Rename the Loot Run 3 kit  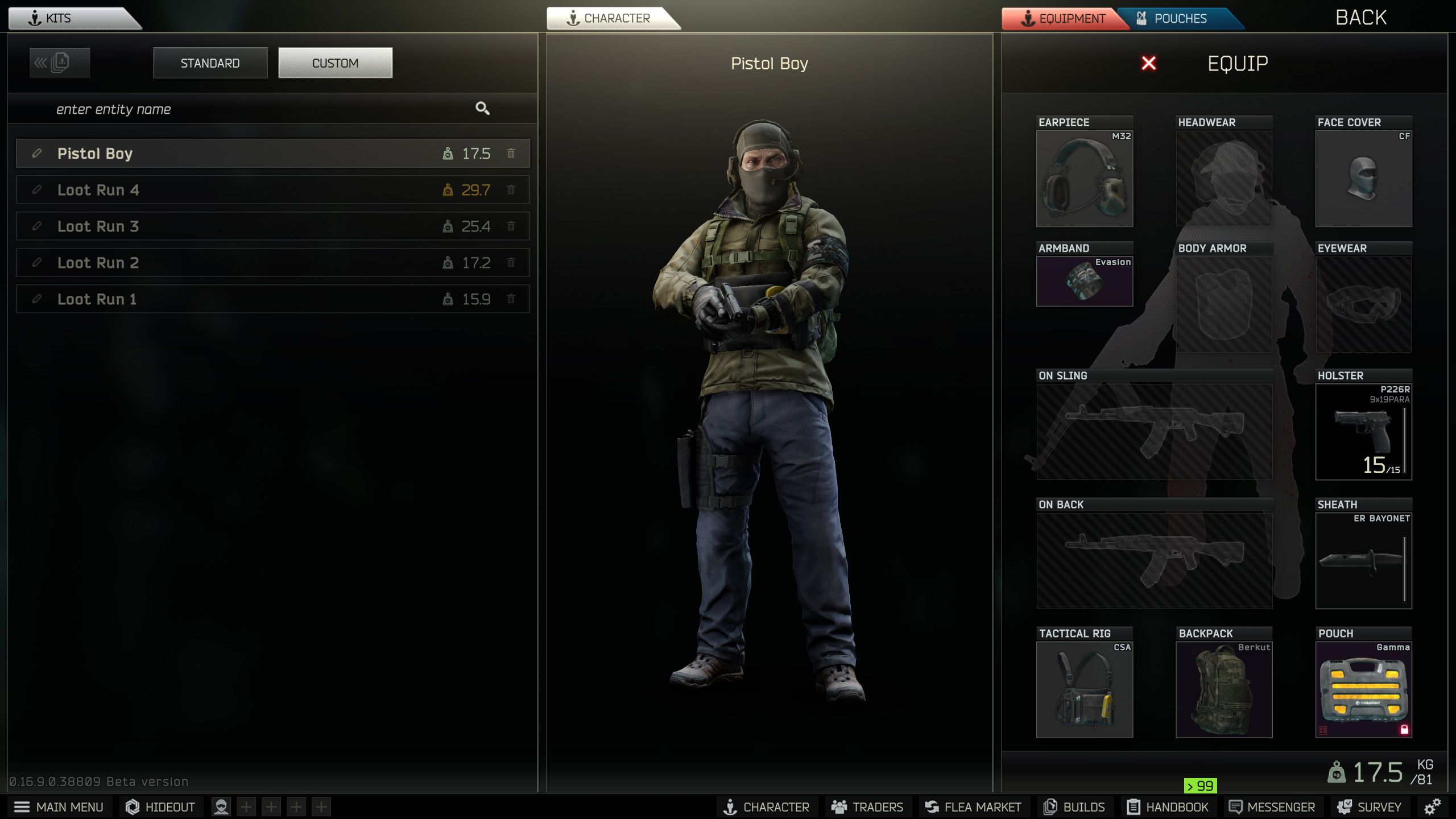point(37,226)
